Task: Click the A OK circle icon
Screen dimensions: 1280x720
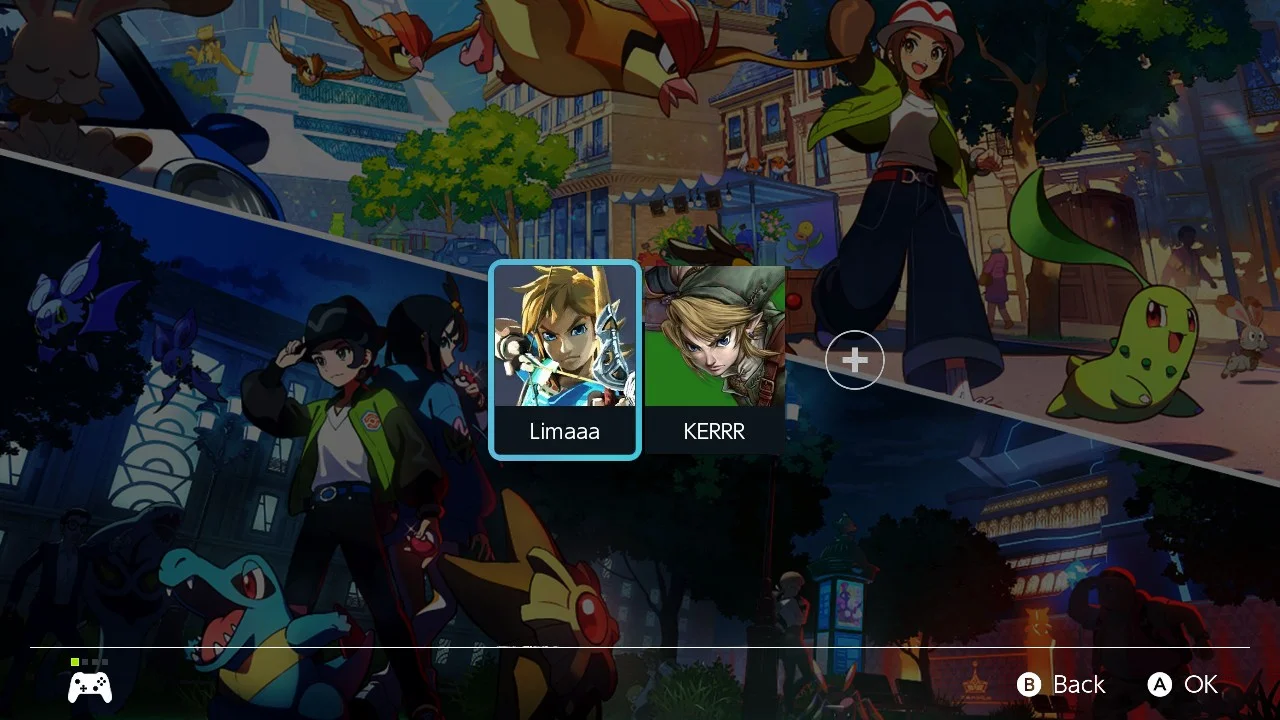Action: click(x=1159, y=685)
